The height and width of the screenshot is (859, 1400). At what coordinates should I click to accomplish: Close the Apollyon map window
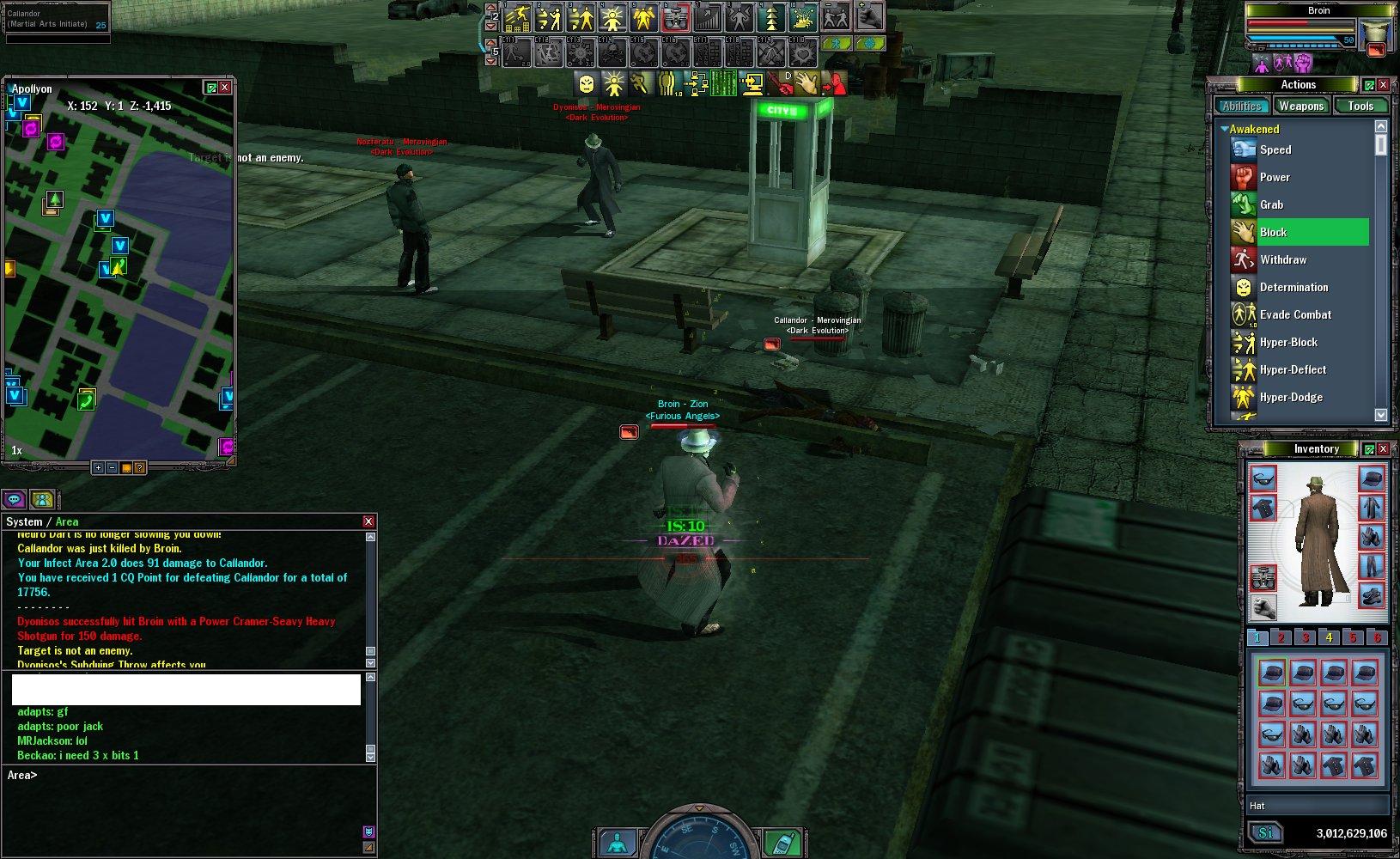225,88
